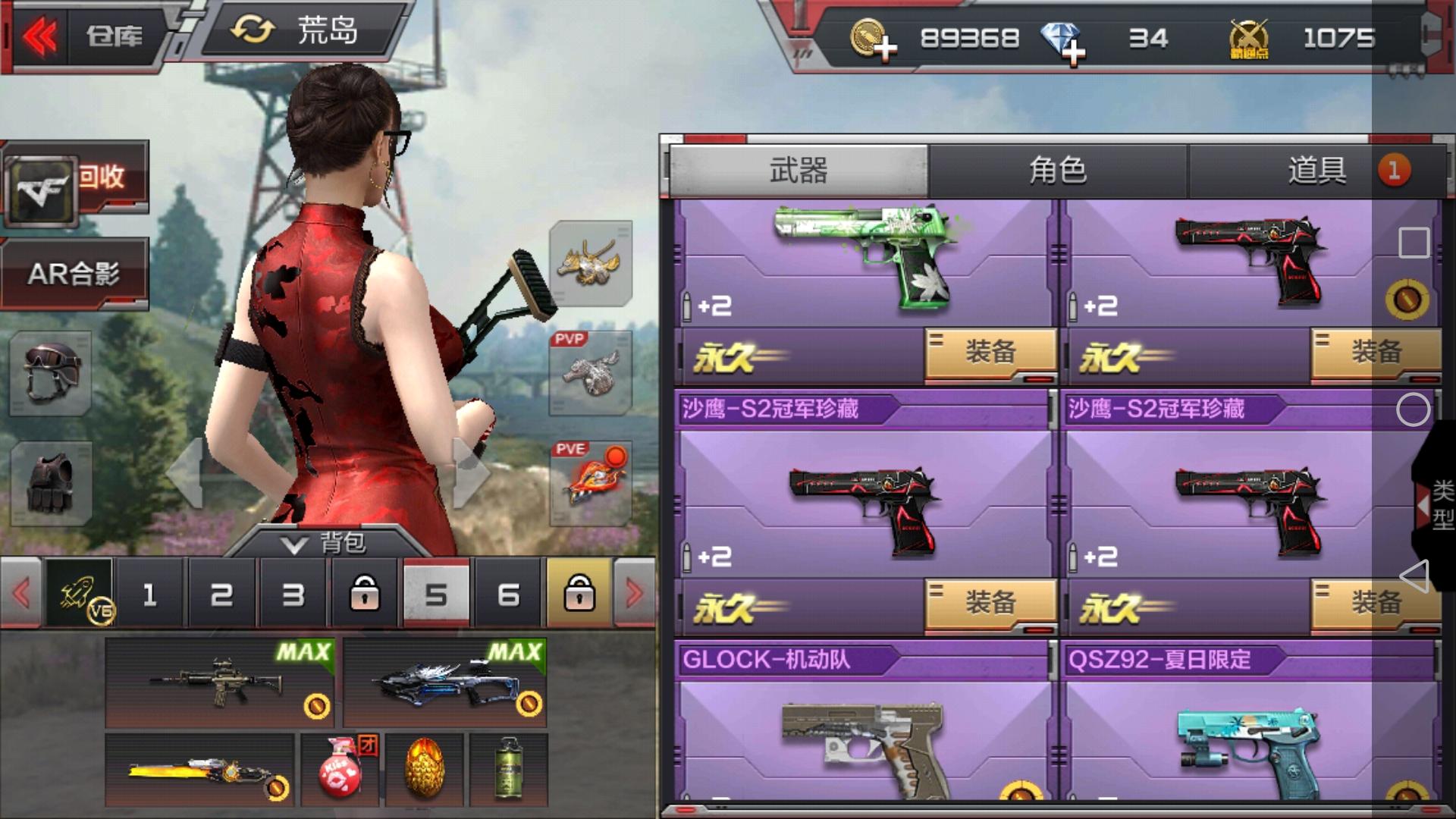Equip the green floral Desert Eagle
The image size is (1456, 819).
pyautogui.click(x=990, y=353)
